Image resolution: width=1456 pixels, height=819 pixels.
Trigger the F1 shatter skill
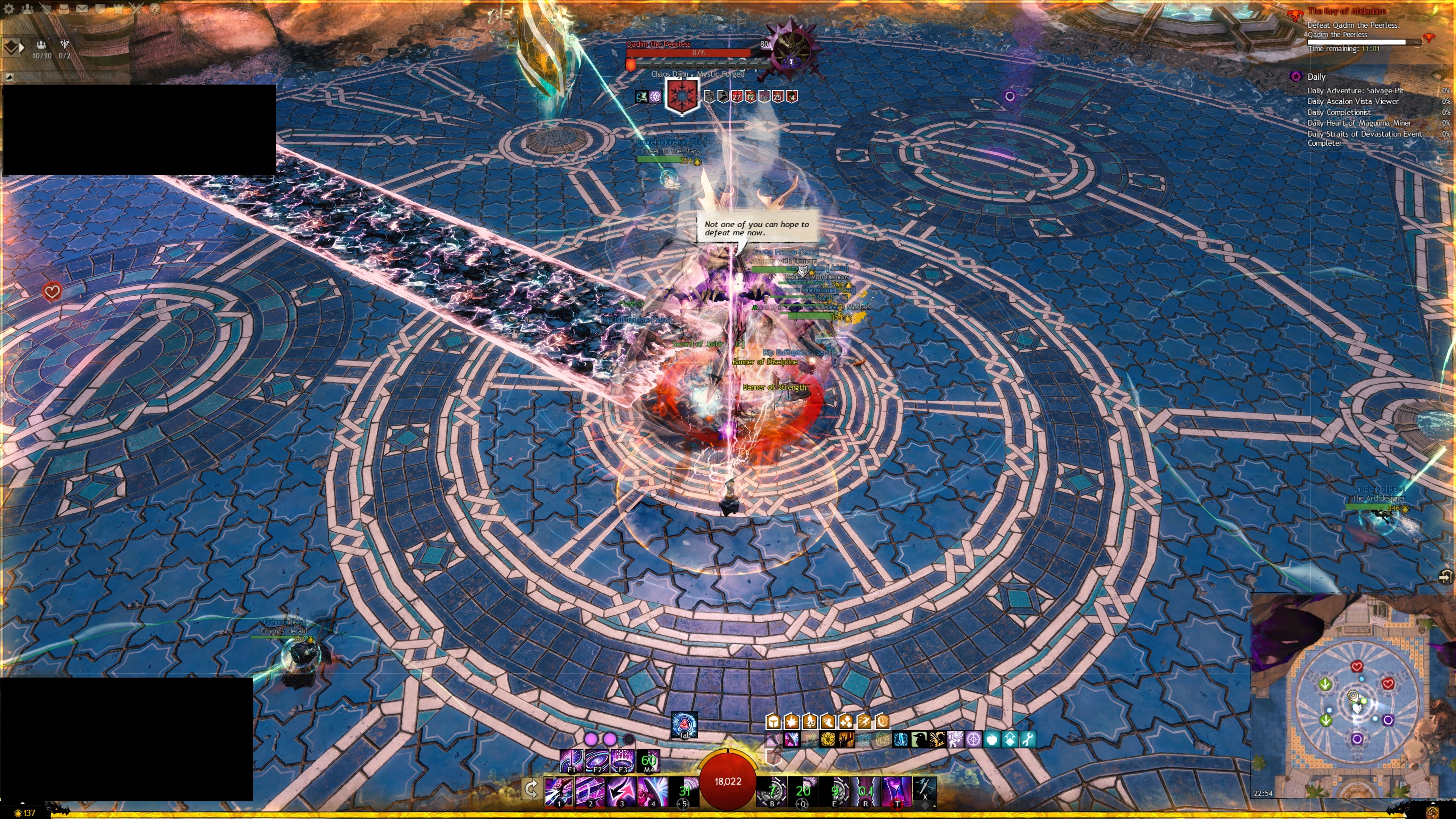point(571,761)
